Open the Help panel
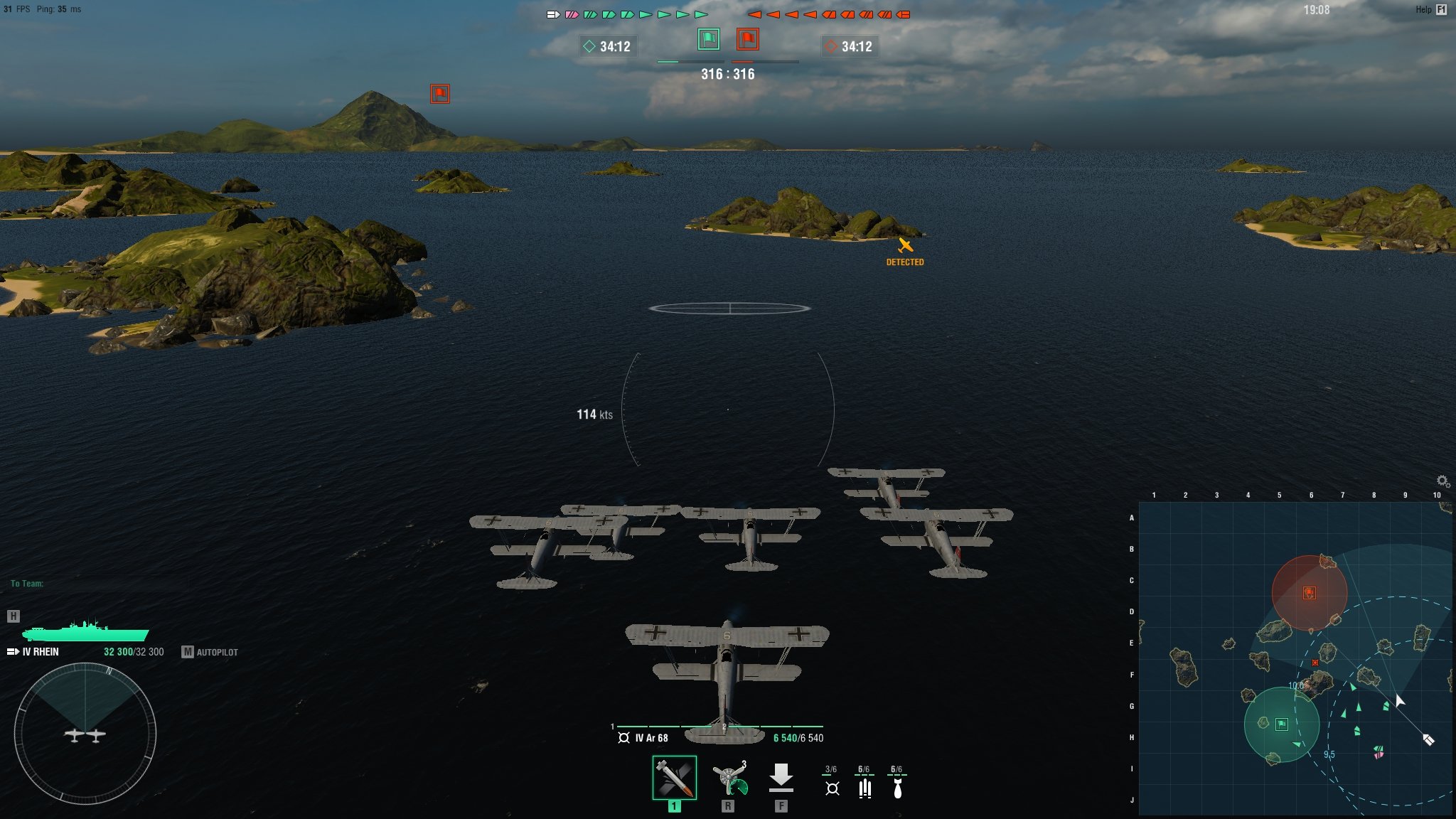1456x819 pixels. click(x=1432, y=9)
